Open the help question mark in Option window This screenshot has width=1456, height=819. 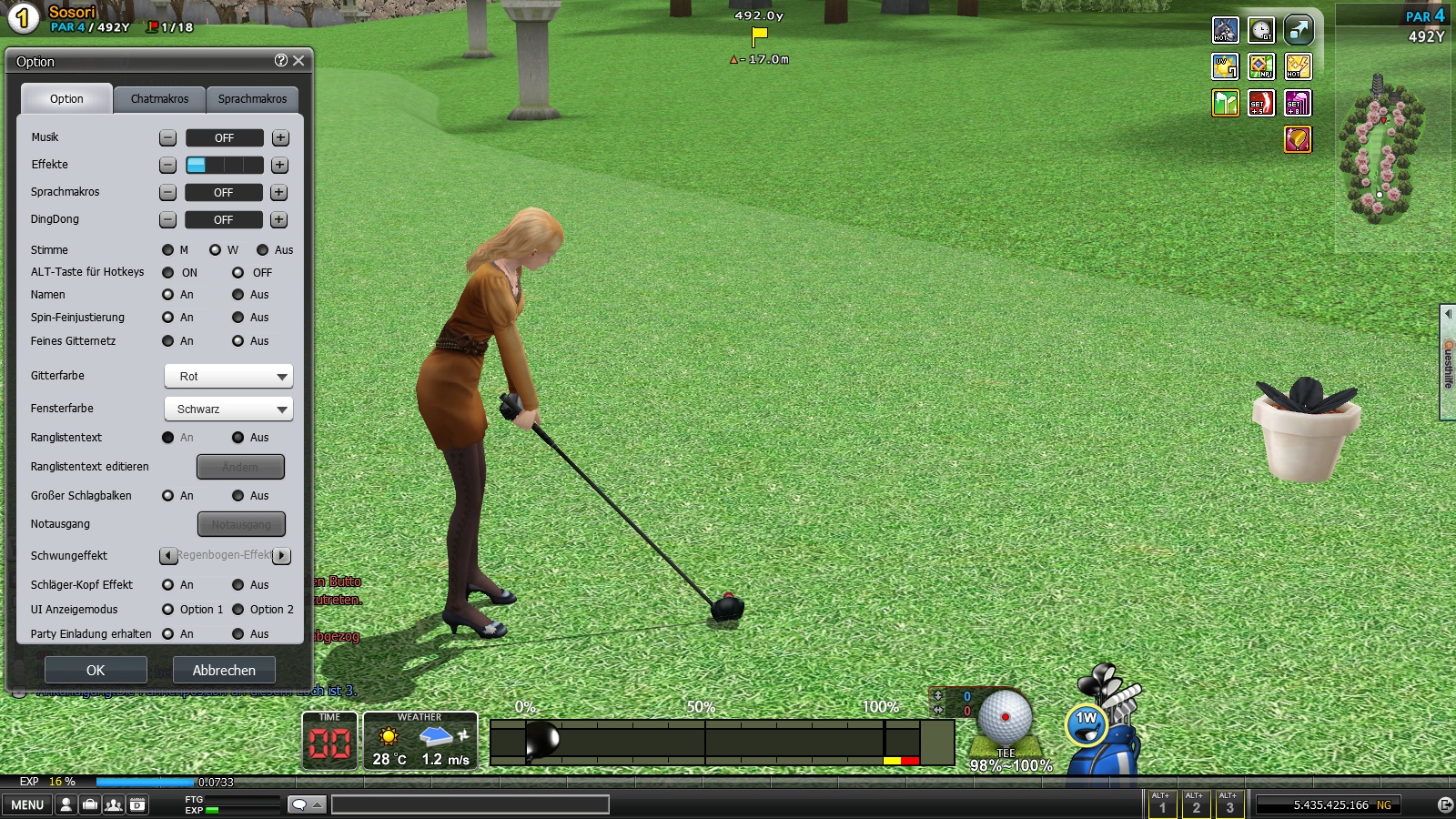click(280, 60)
